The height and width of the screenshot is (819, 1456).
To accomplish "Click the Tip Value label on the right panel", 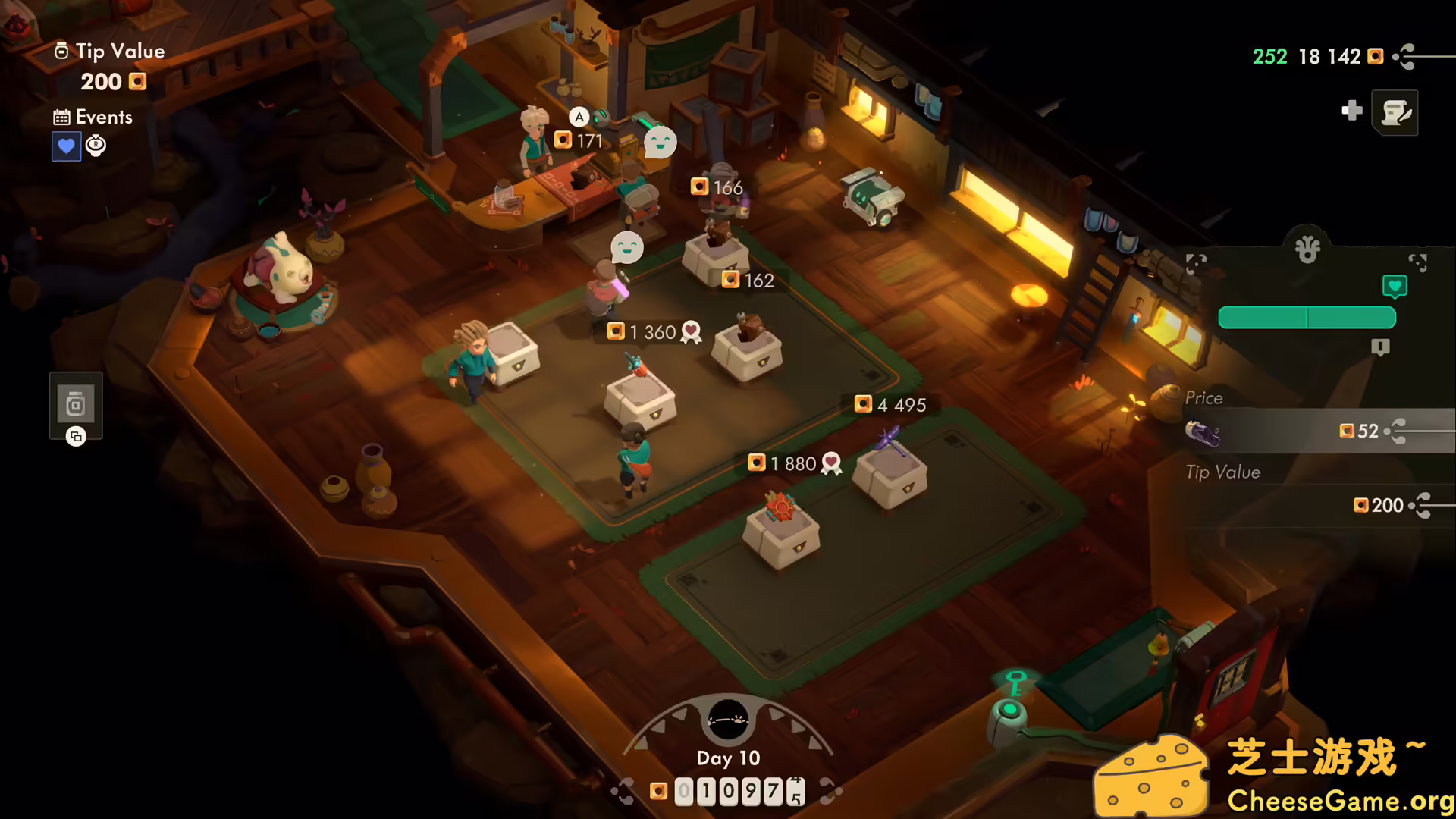I will (1223, 472).
